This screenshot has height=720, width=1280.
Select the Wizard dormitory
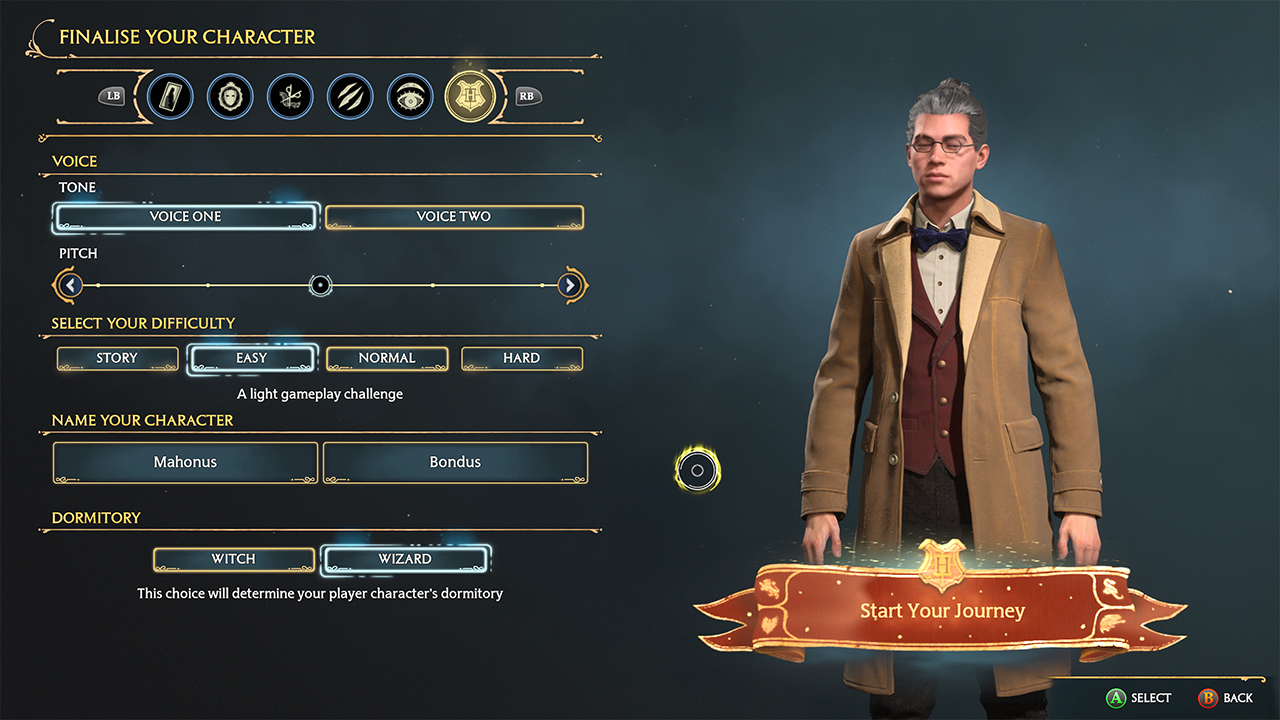(405, 559)
